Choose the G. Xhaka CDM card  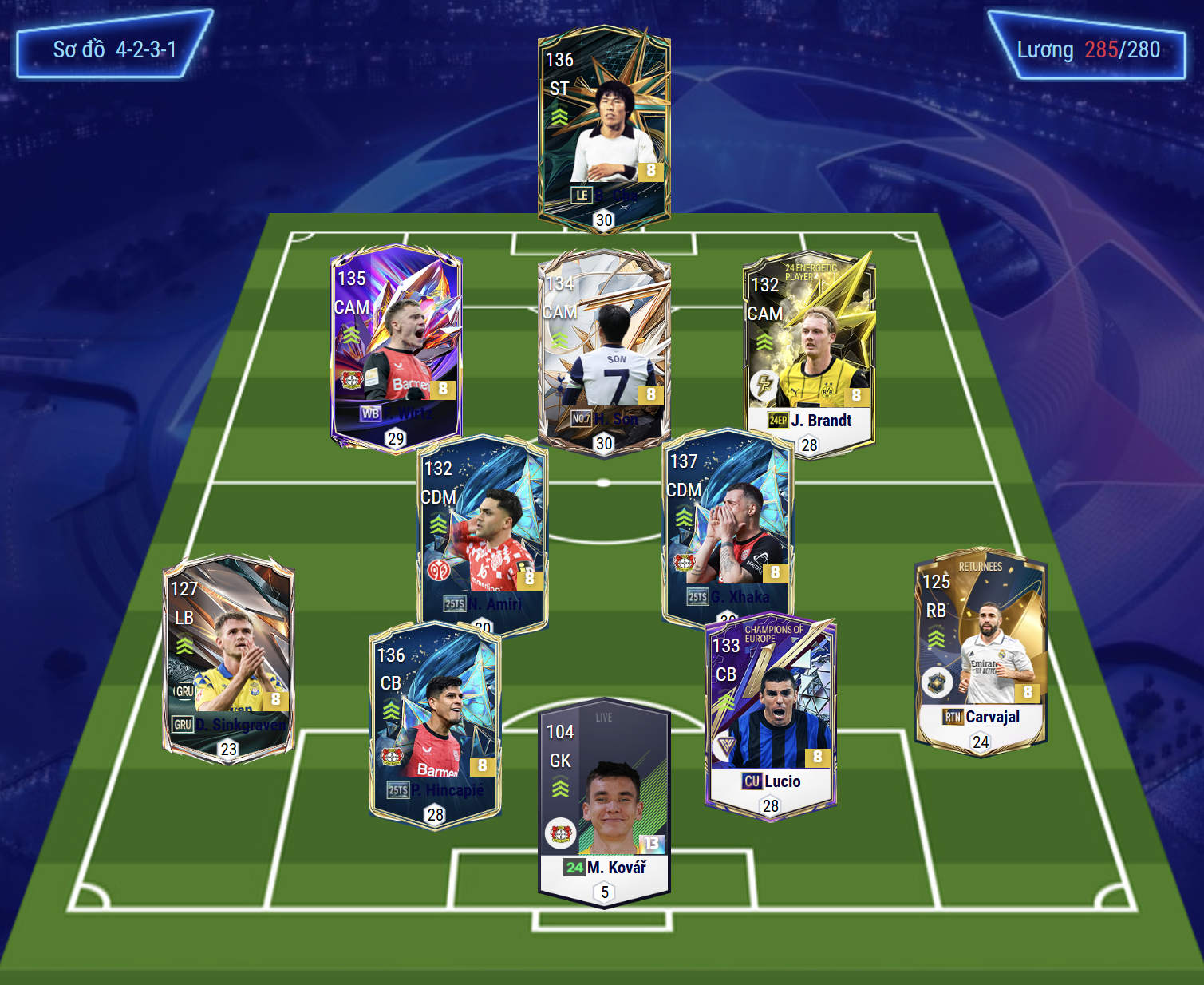click(727, 523)
